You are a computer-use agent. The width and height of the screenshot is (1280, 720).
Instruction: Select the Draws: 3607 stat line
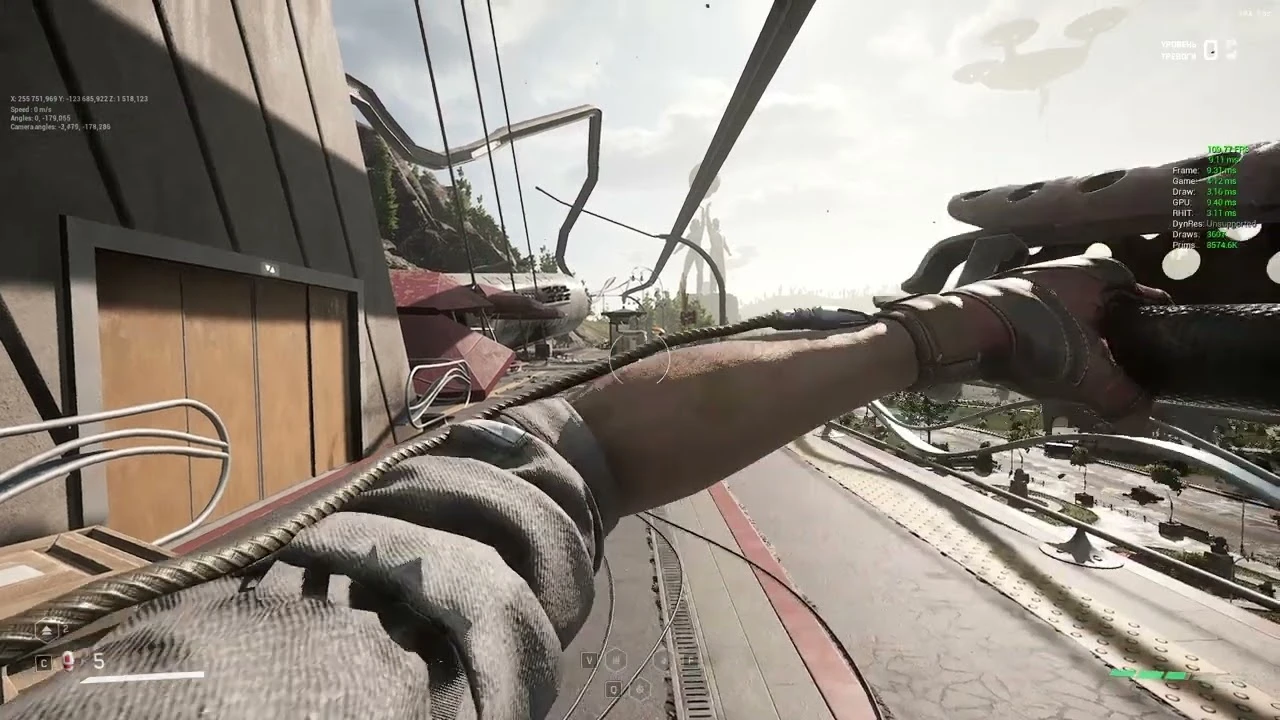[x=1200, y=233]
